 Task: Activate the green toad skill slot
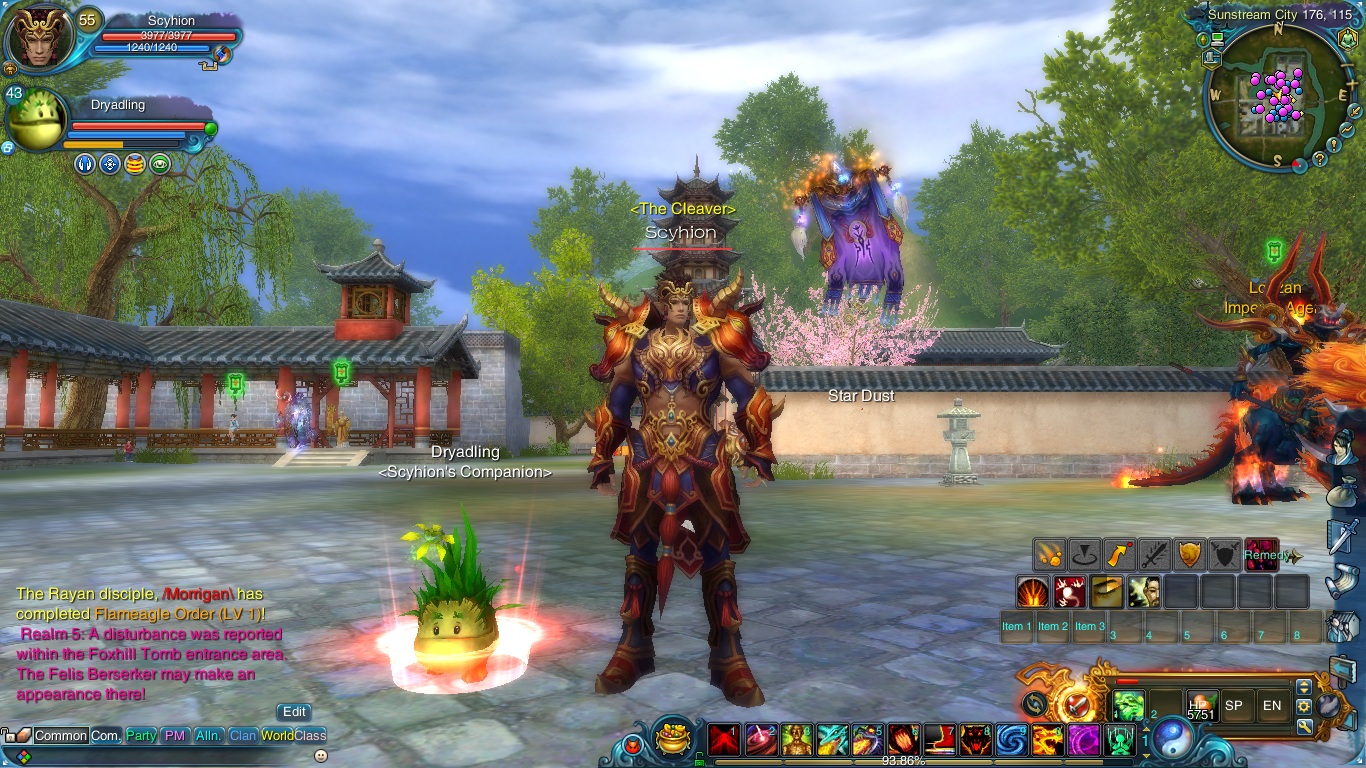(1128, 705)
